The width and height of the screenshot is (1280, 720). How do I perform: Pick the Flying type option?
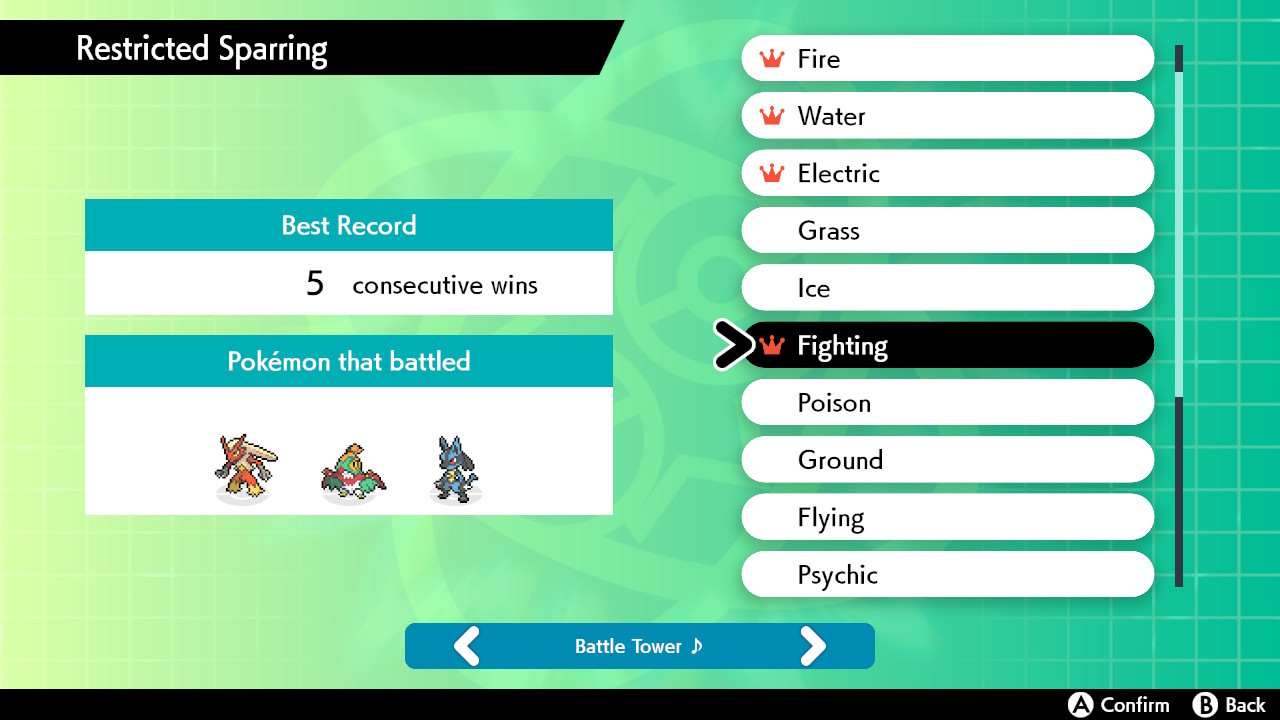(947, 517)
